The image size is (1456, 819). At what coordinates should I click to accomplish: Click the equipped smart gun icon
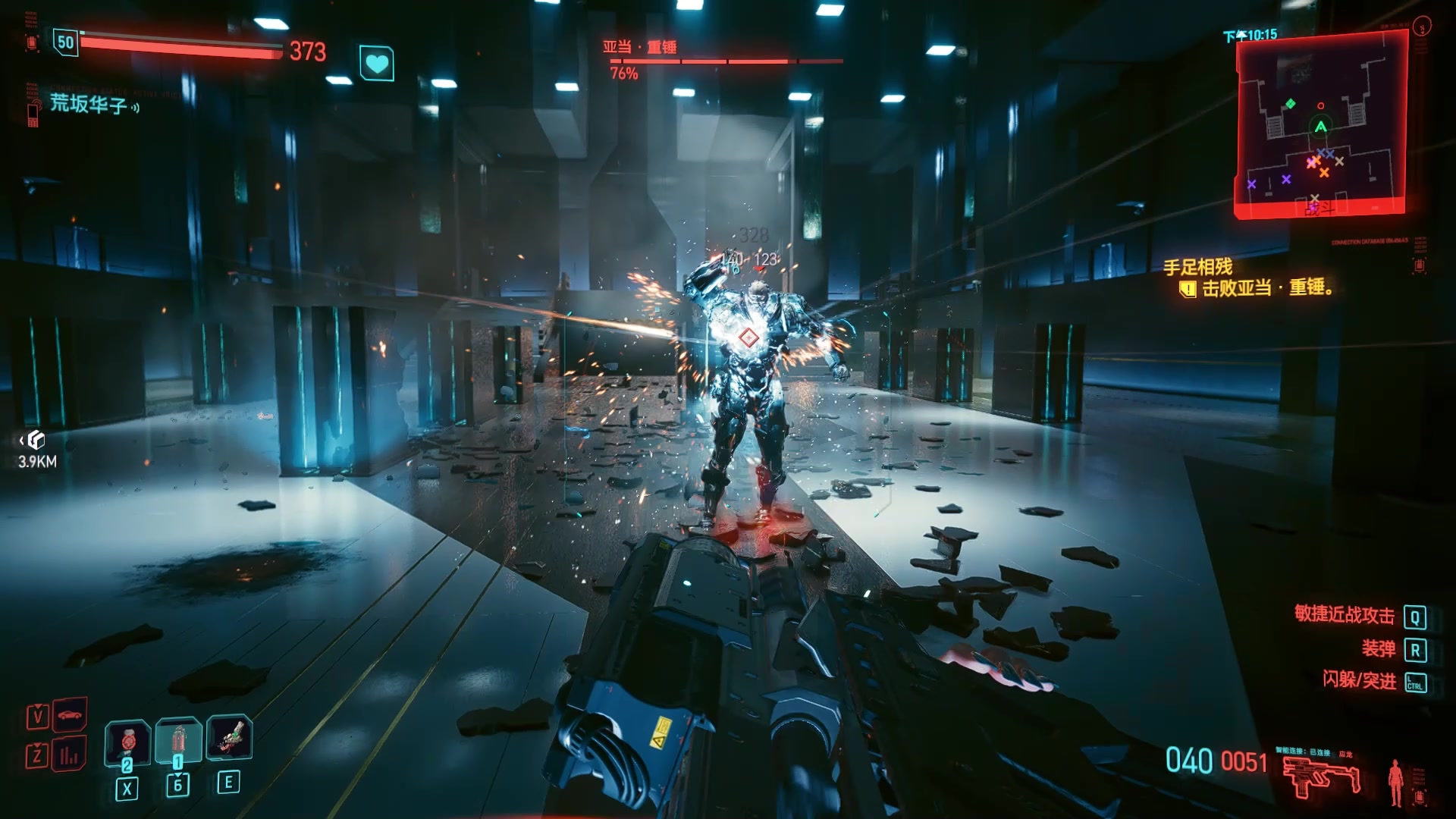[1320, 777]
